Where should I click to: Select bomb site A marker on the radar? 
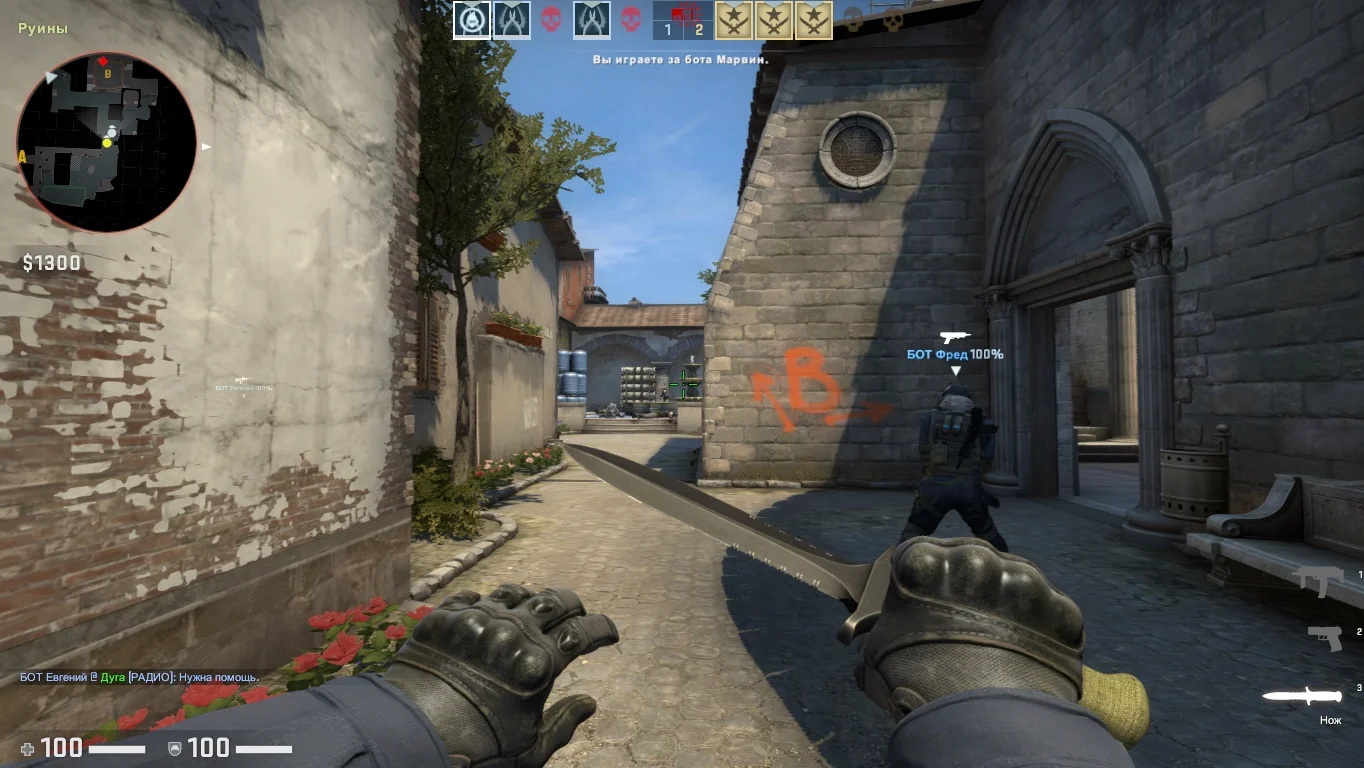(22, 156)
